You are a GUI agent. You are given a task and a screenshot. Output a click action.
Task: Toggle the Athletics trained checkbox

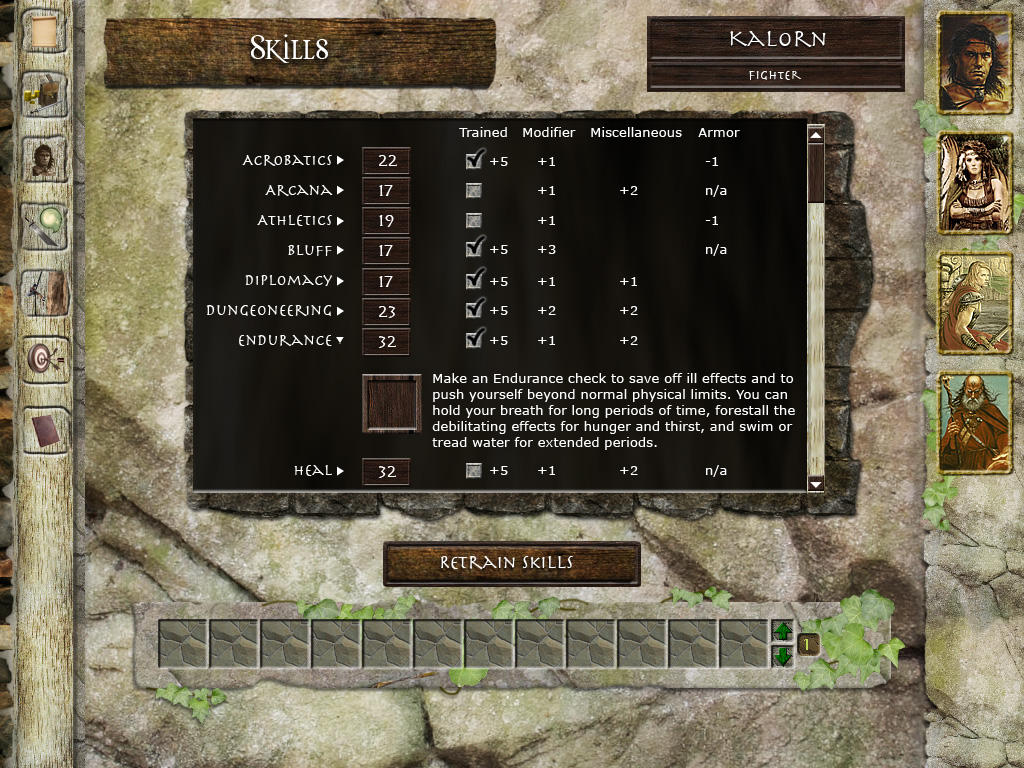click(x=474, y=220)
